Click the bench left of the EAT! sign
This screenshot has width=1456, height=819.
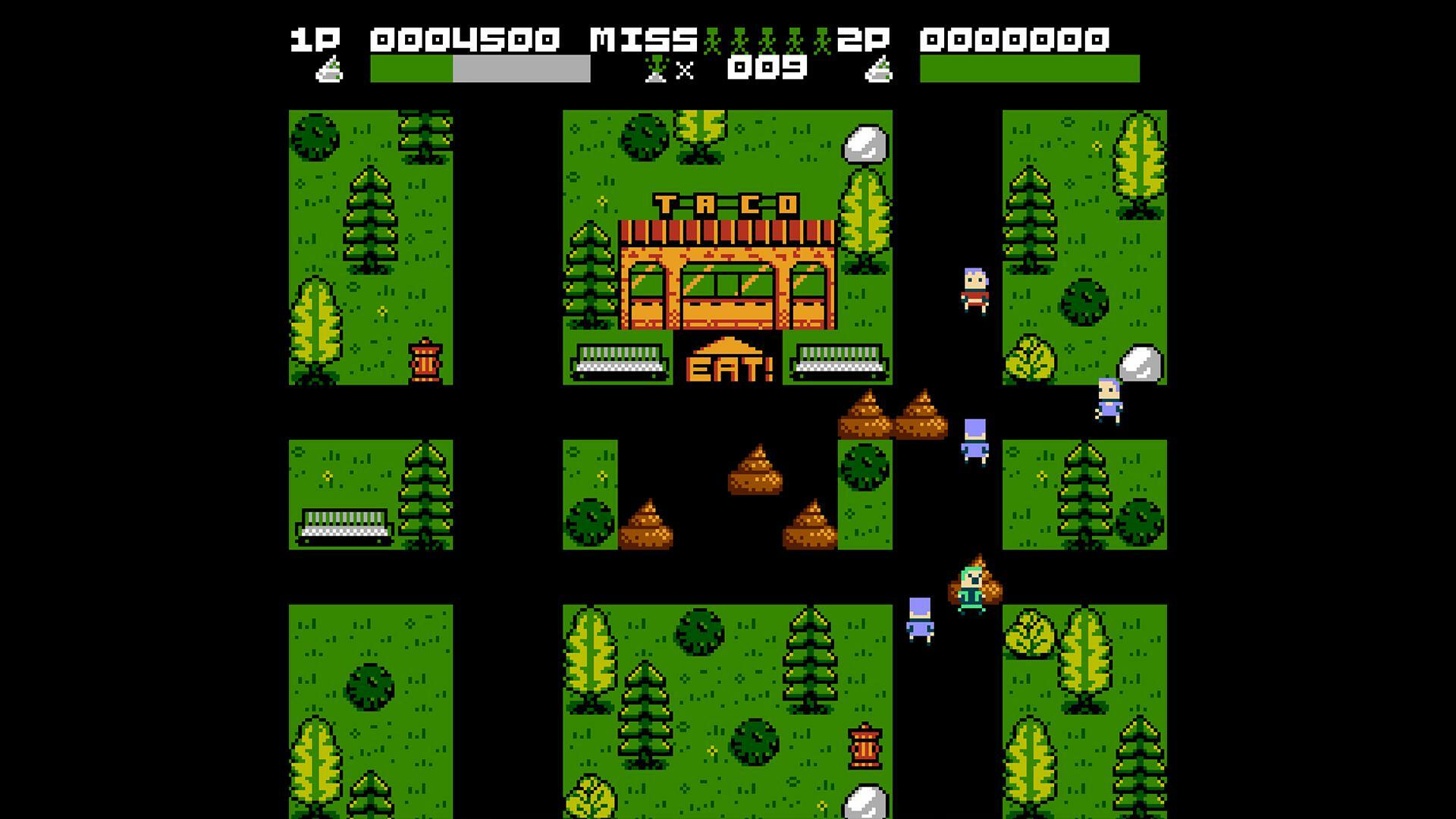622,362
